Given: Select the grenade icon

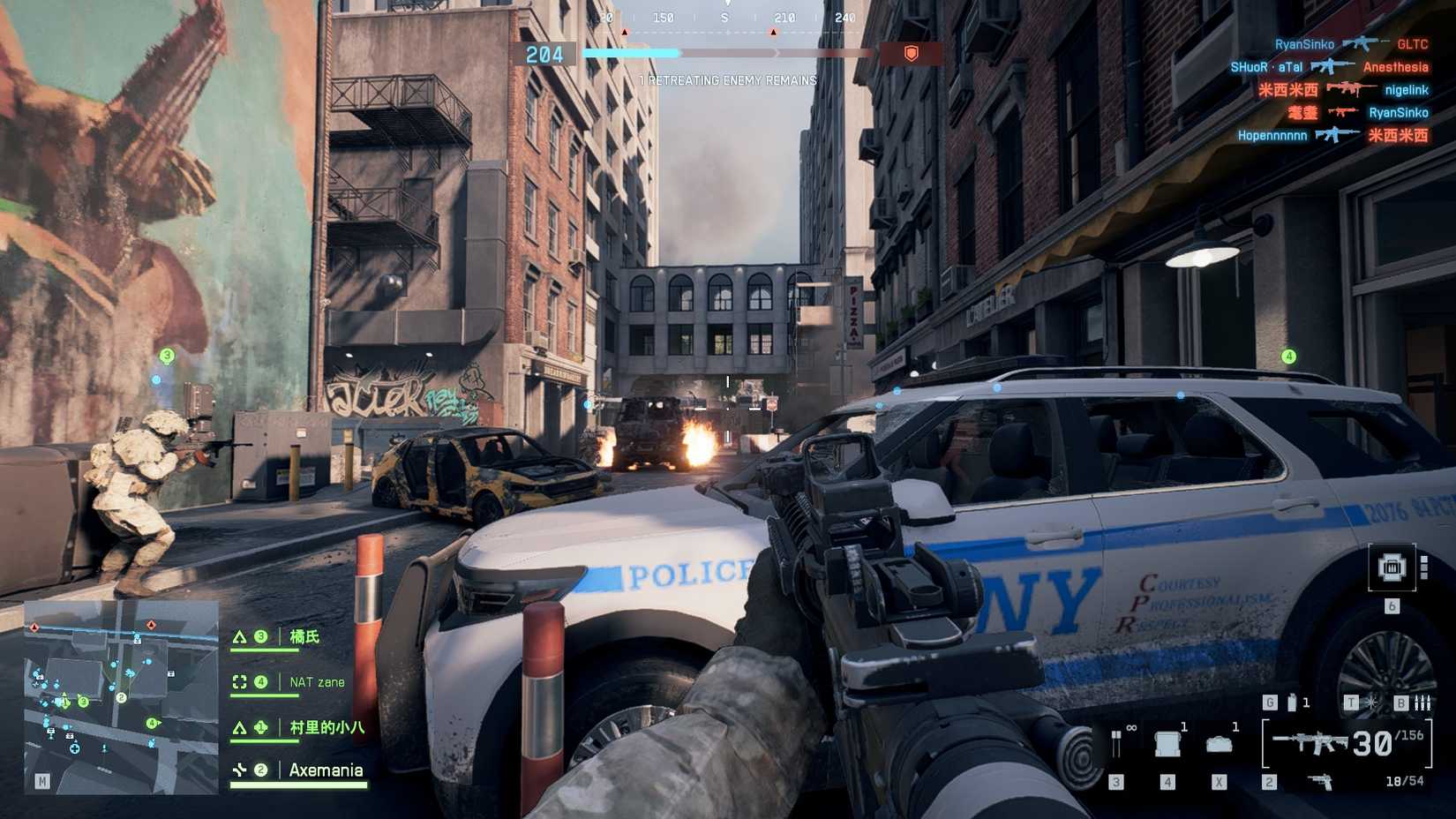Looking at the screenshot, I should click(1292, 703).
